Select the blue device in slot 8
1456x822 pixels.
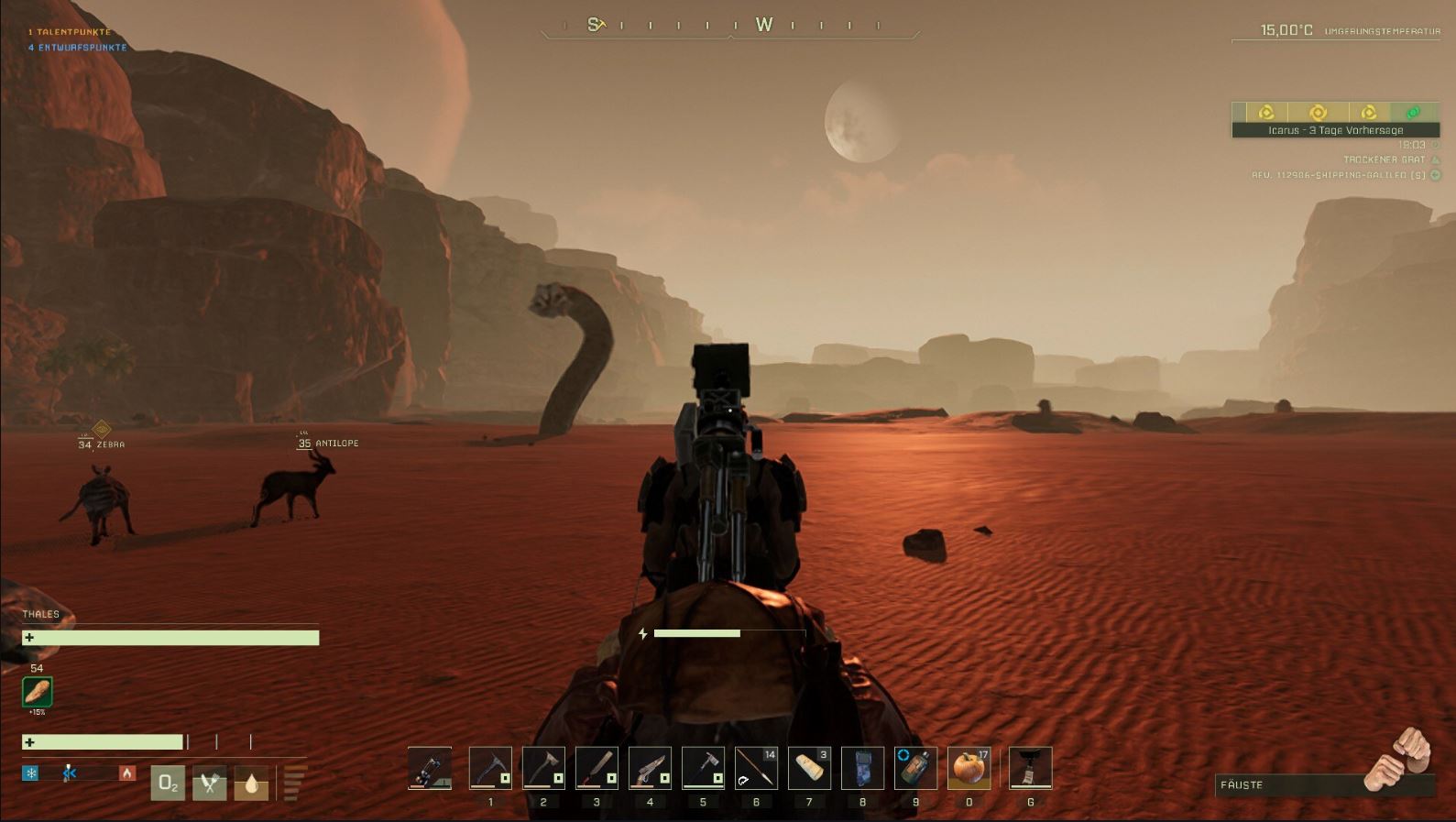[862, 768]
